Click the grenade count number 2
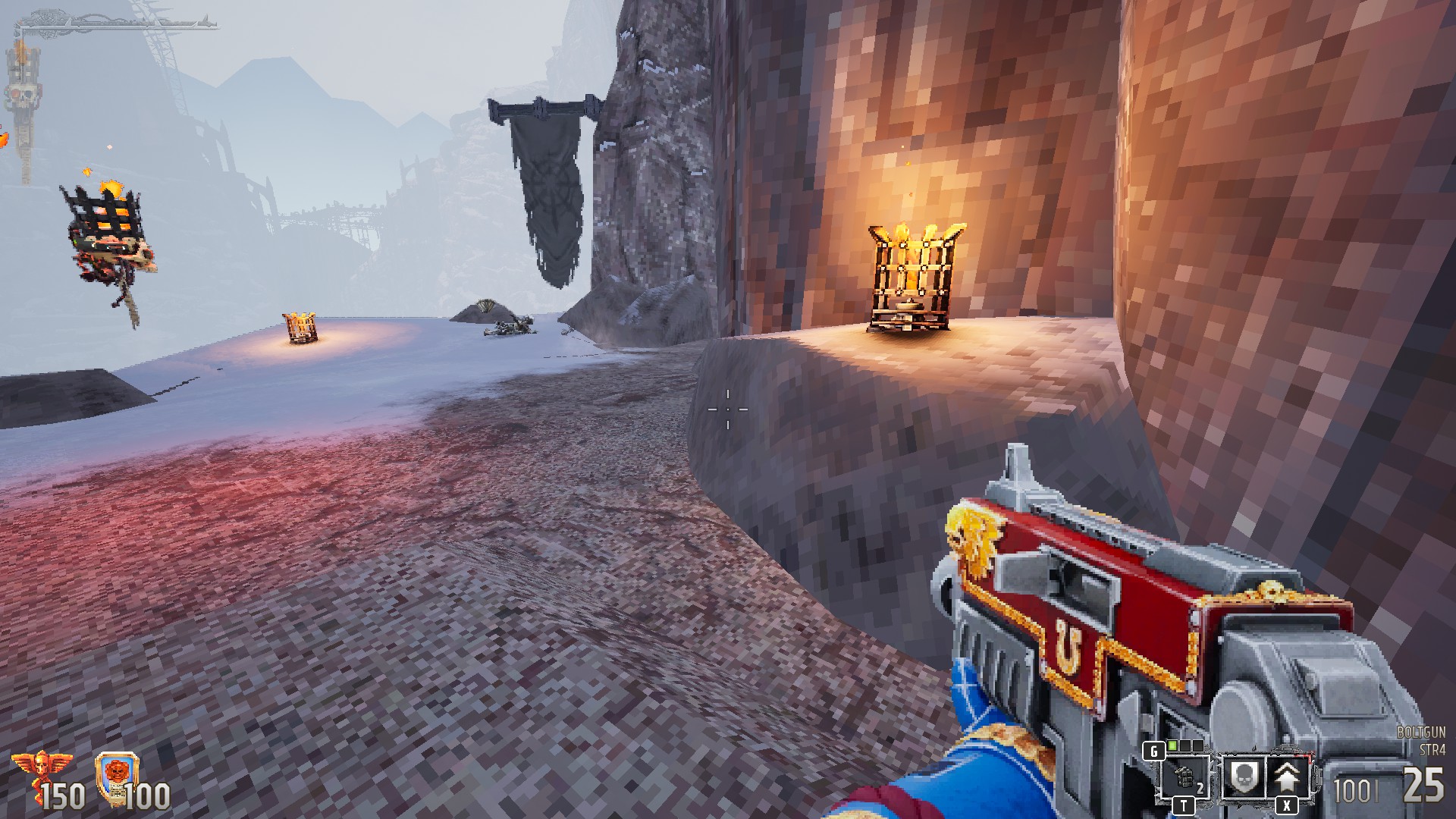This screenshot has height=819, width=1456. 1201,787
